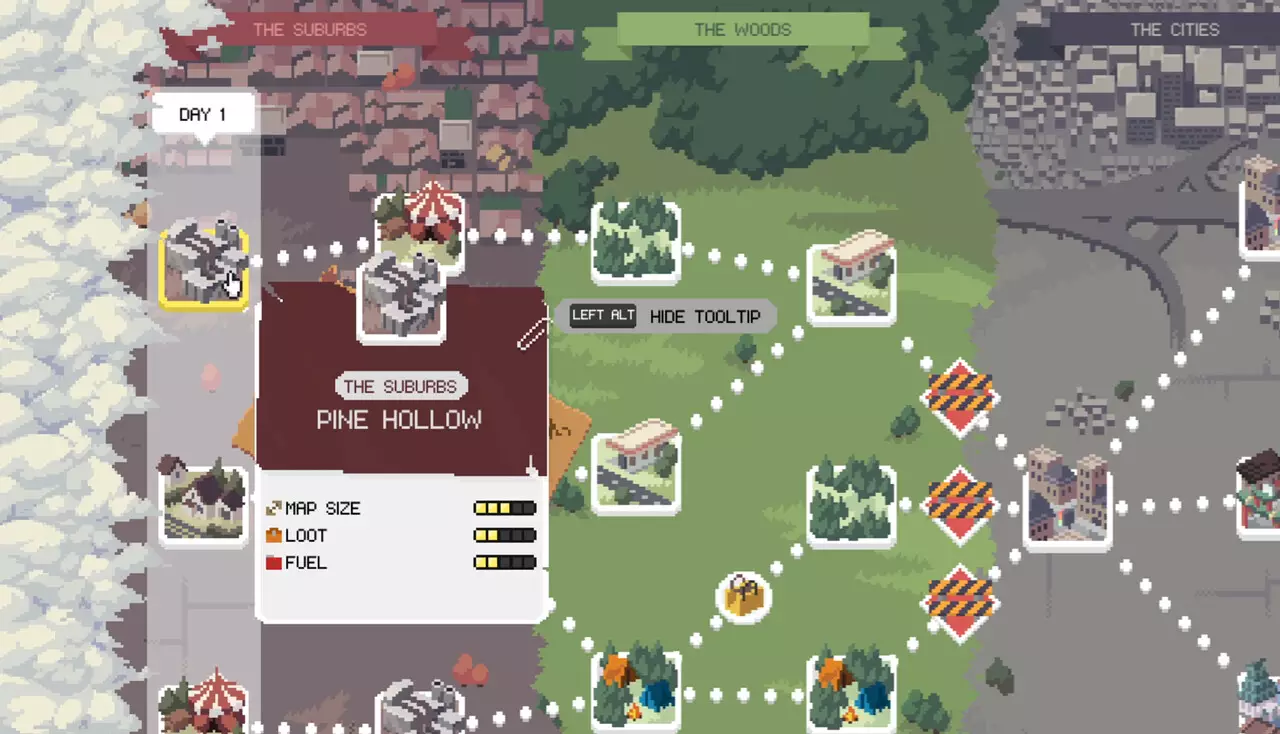Click the orange LOOT crate icon
1280x734 pixels.
(x=272, y=535)
